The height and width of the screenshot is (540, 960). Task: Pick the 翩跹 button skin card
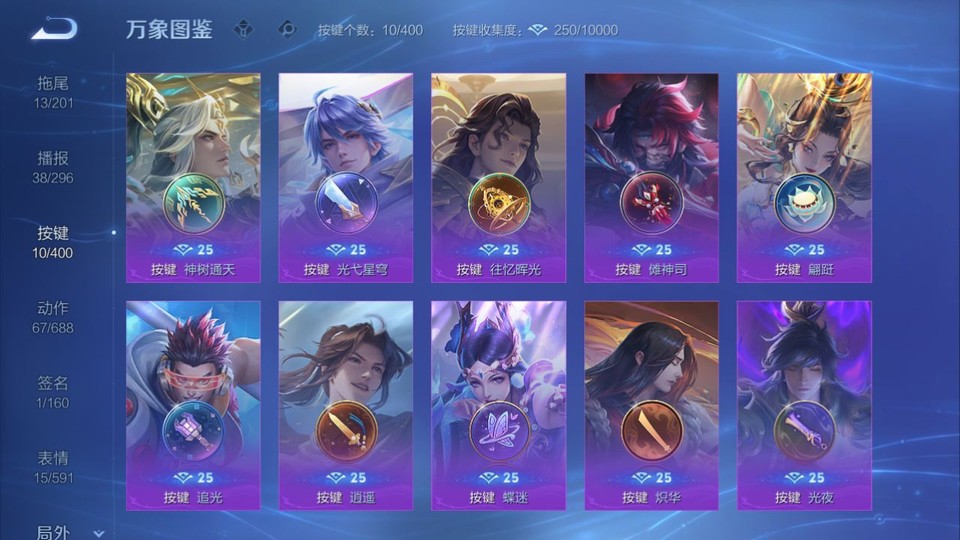[x=804, y=177]
